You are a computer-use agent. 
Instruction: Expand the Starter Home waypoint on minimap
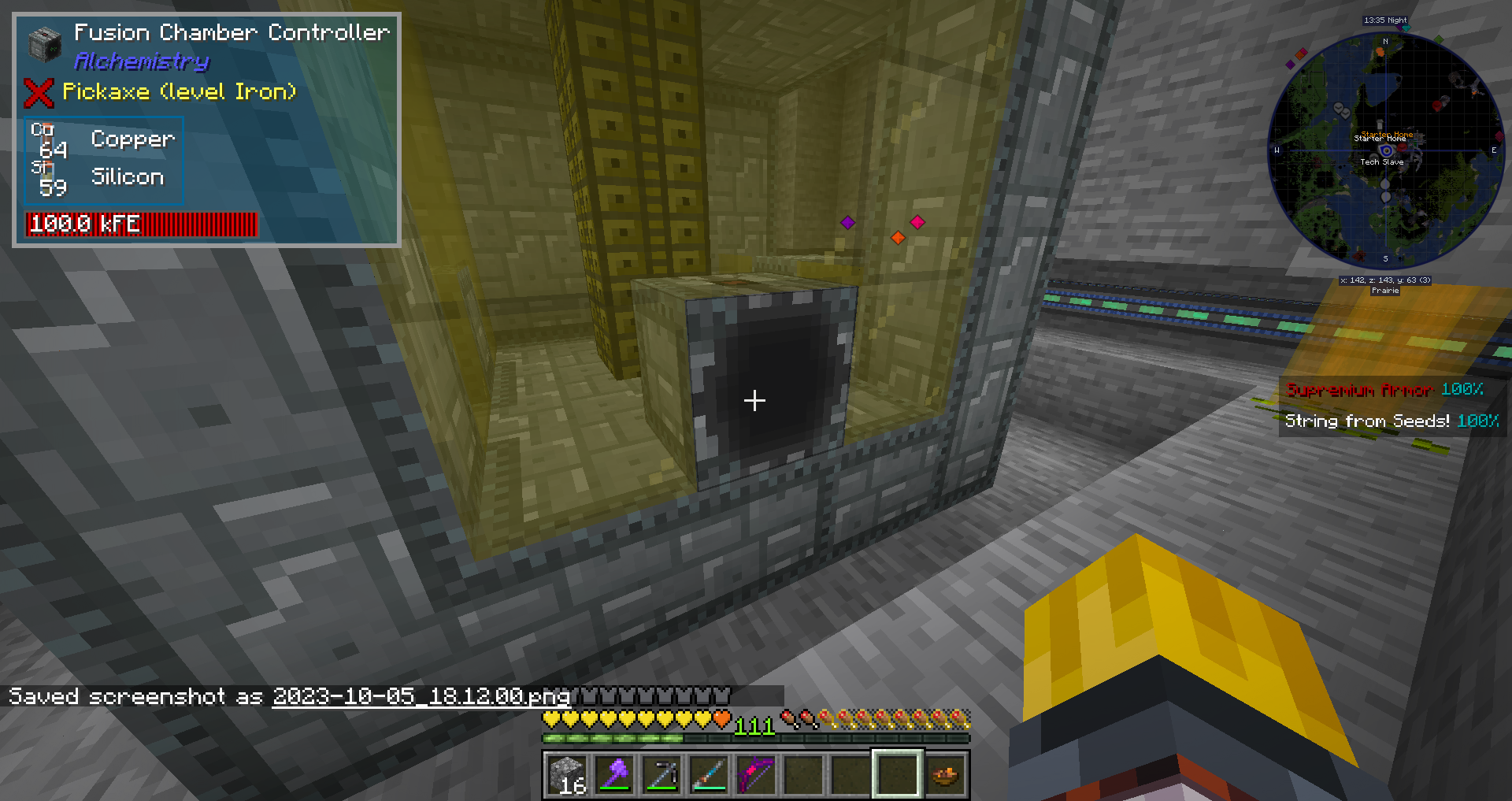(1380, 139)
